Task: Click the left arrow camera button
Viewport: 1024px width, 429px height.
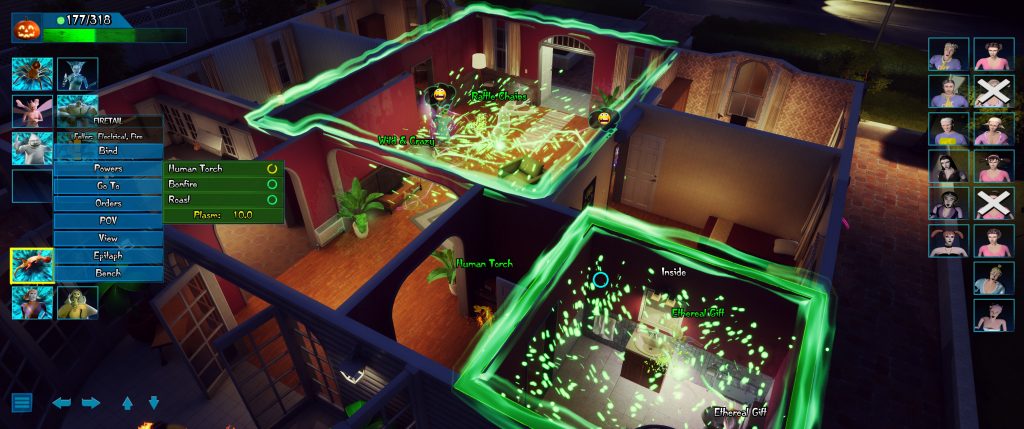Action: tap(62, 403)
